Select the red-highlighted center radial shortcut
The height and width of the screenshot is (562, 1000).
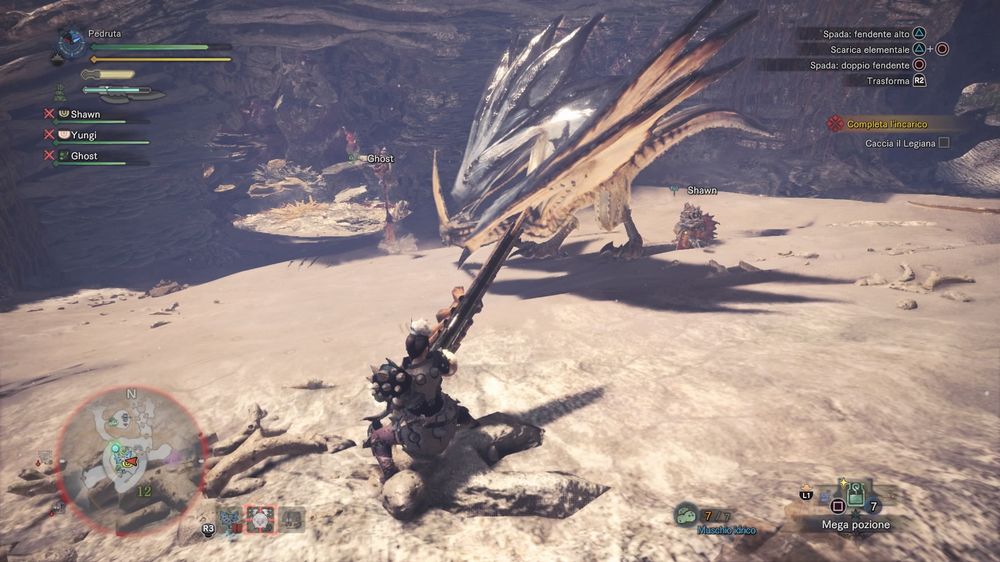[x=260, y=518]
